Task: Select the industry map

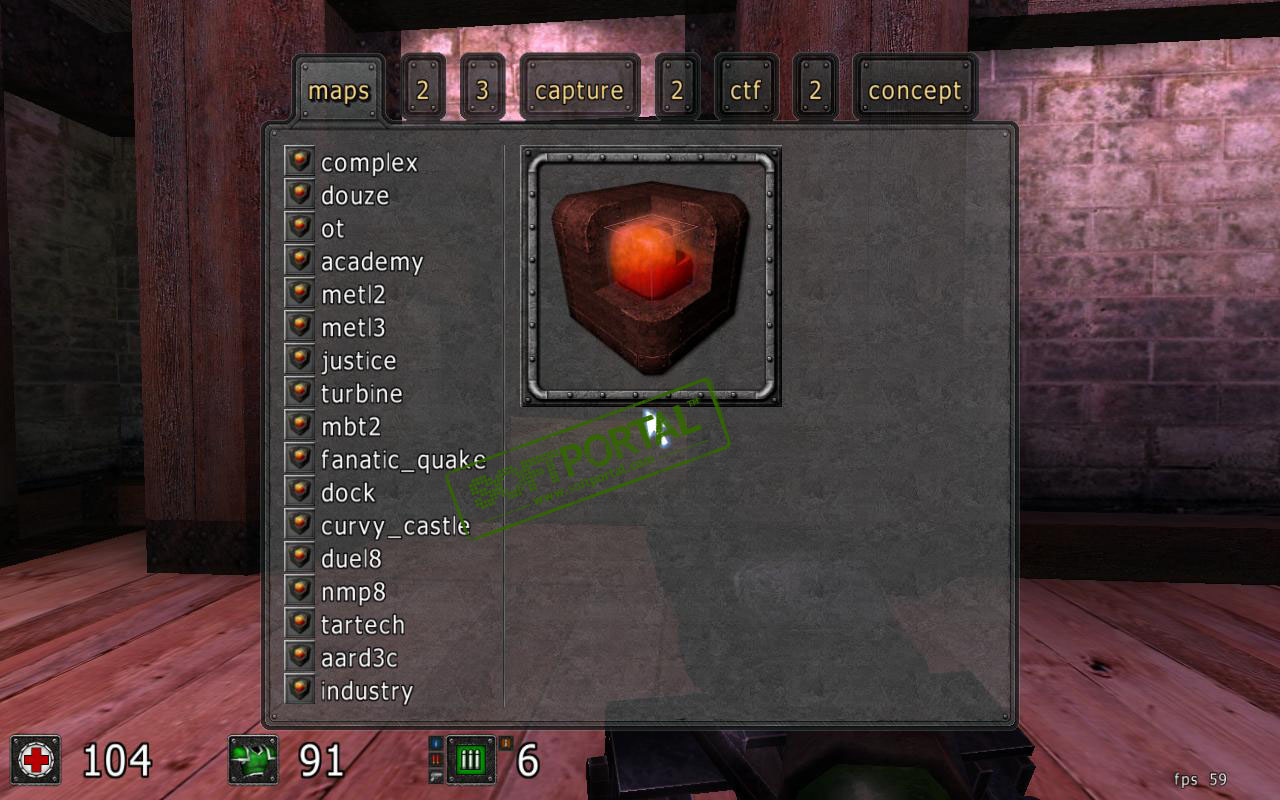Action: coord(366,690)
